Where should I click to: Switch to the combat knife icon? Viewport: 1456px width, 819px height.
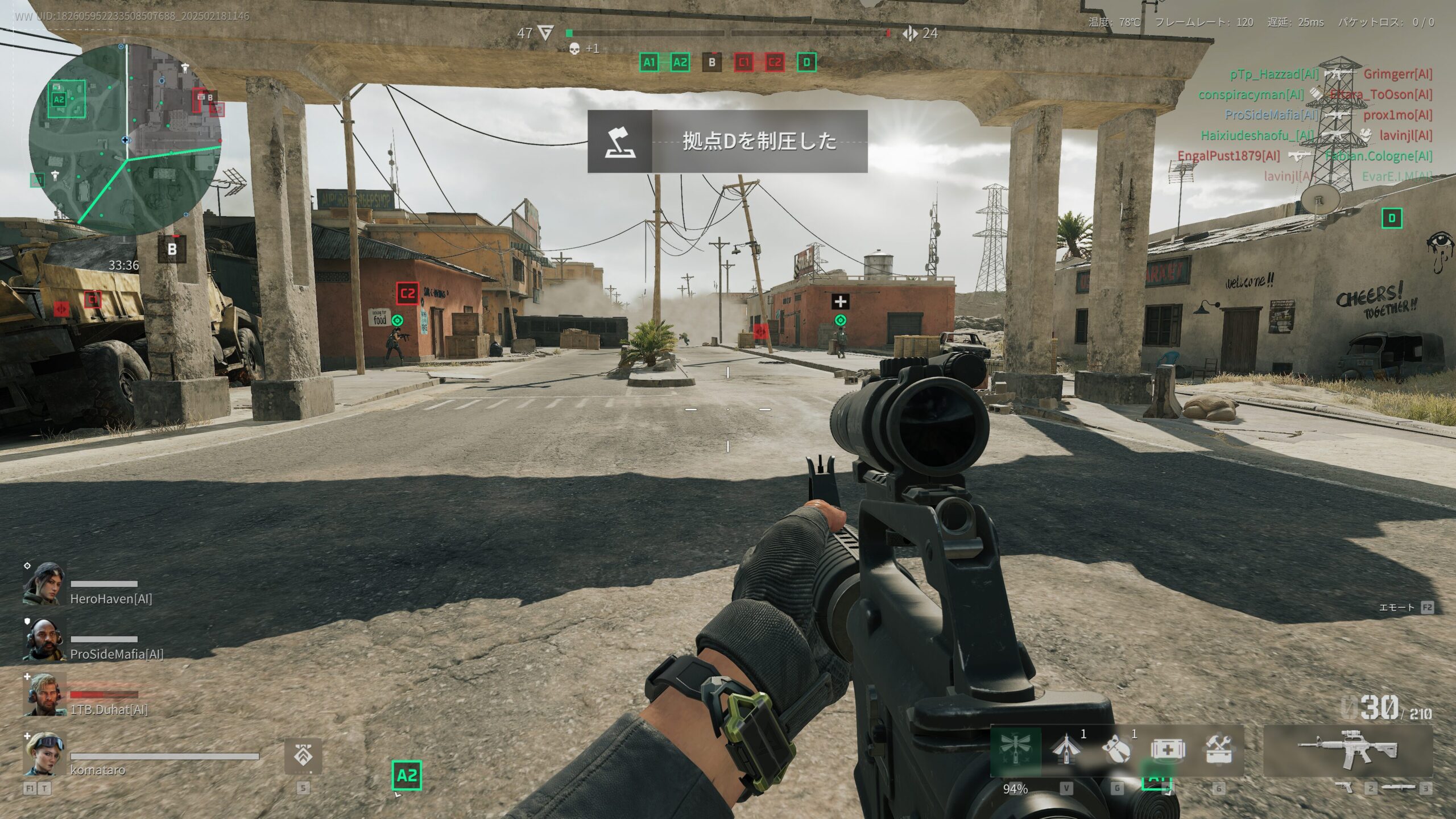1399,787
